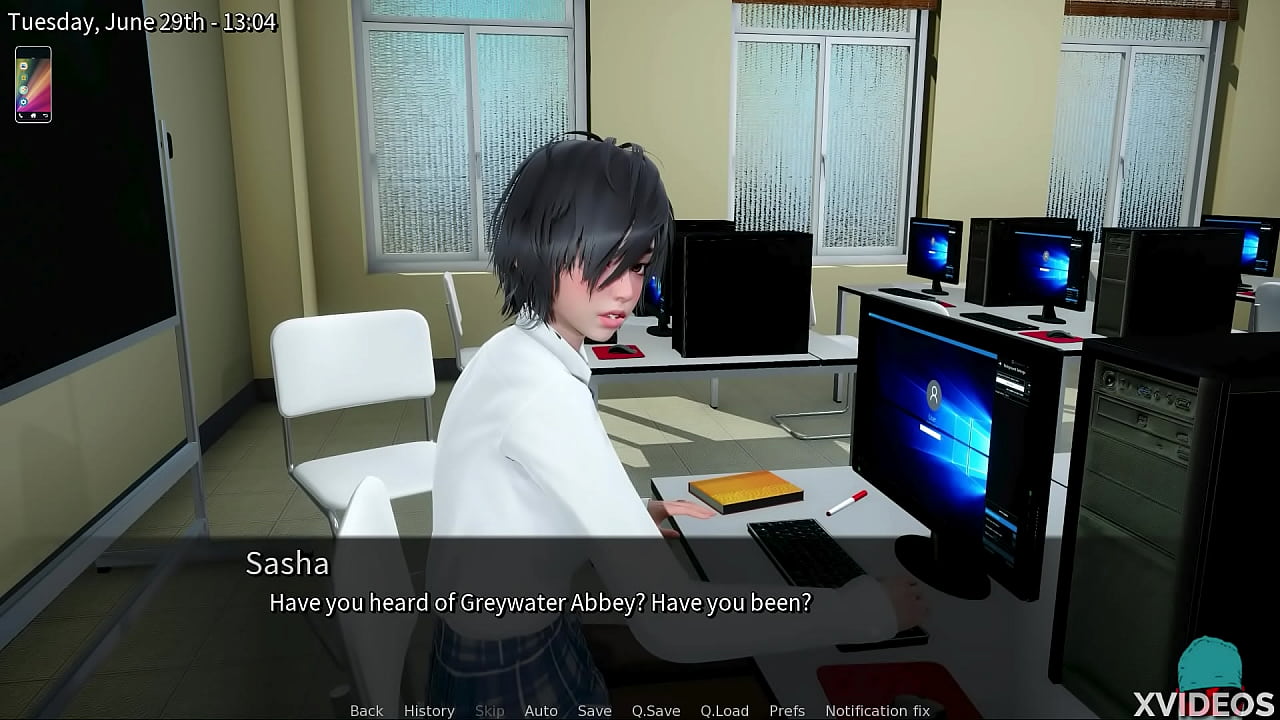Tap the home icon on the phone navbar
This screenshot has width=1280, height=720.
tap(33, 116)
